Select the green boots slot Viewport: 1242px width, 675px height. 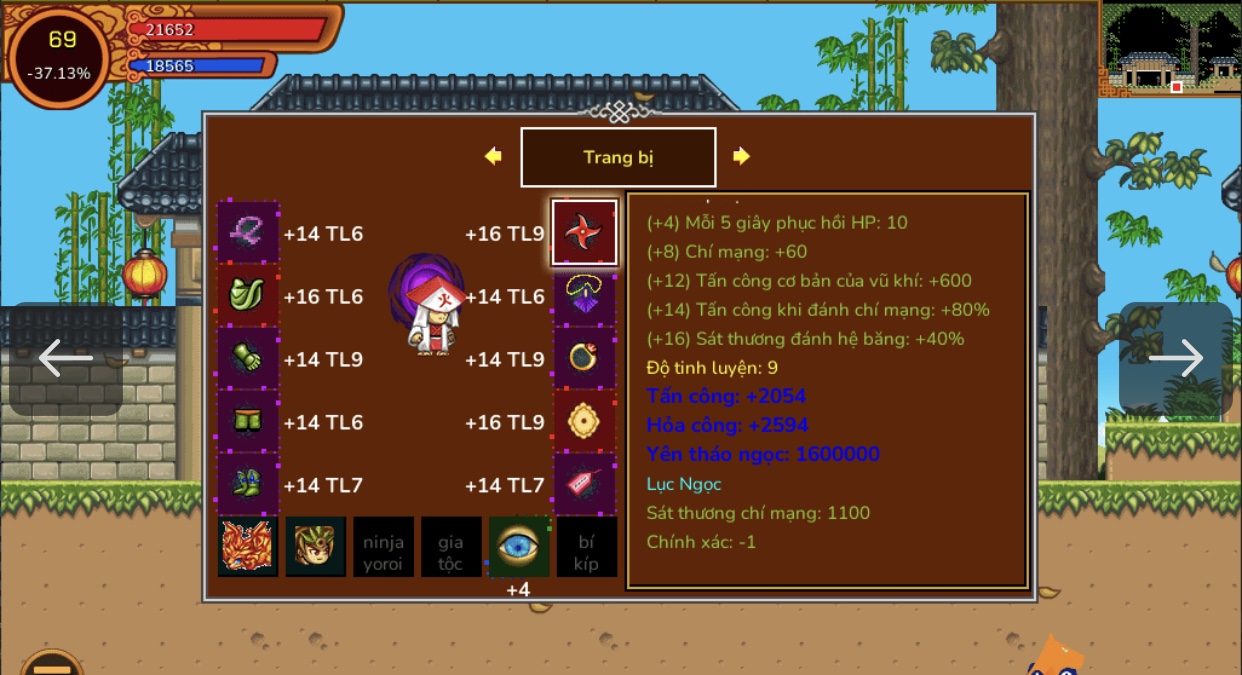point(248,485)
